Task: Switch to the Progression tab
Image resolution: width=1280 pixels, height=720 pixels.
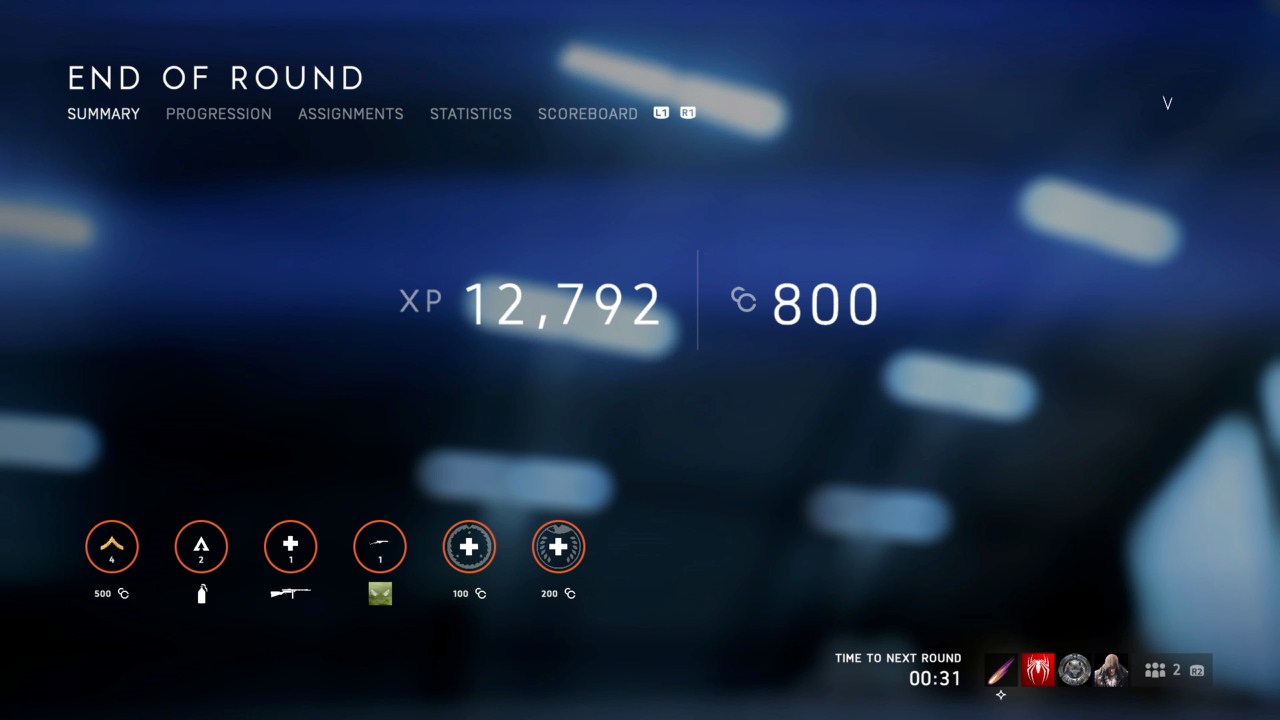Action: [218, 114]
